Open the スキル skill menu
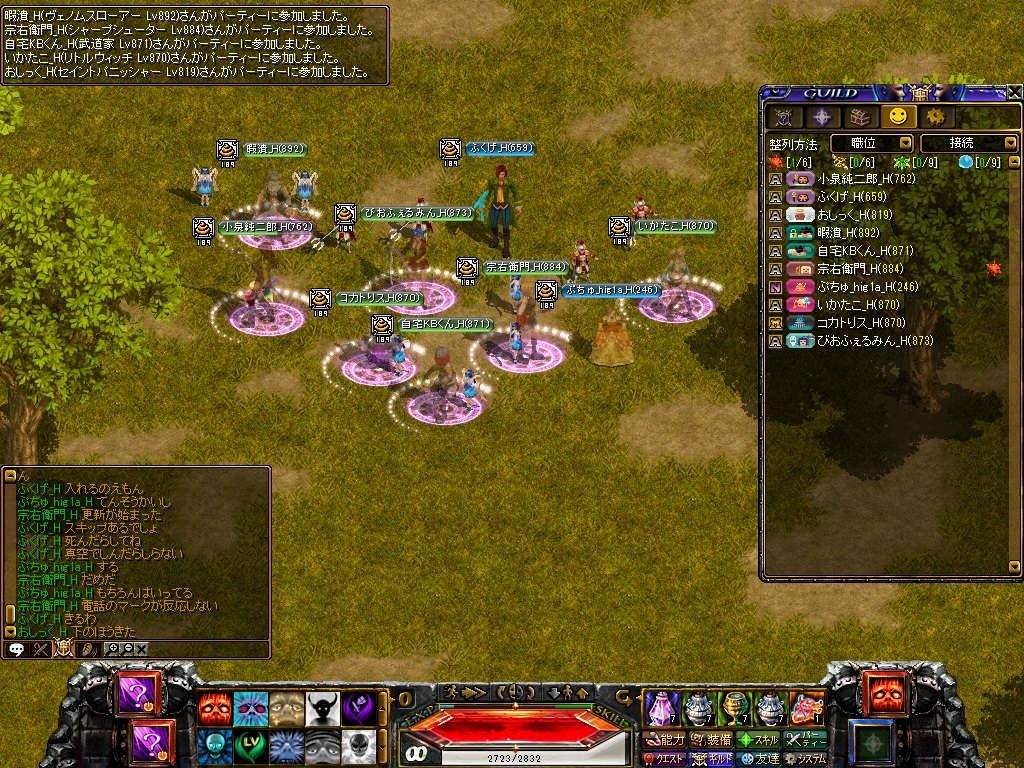The image size is (1024, 768). tap(758, 740)
